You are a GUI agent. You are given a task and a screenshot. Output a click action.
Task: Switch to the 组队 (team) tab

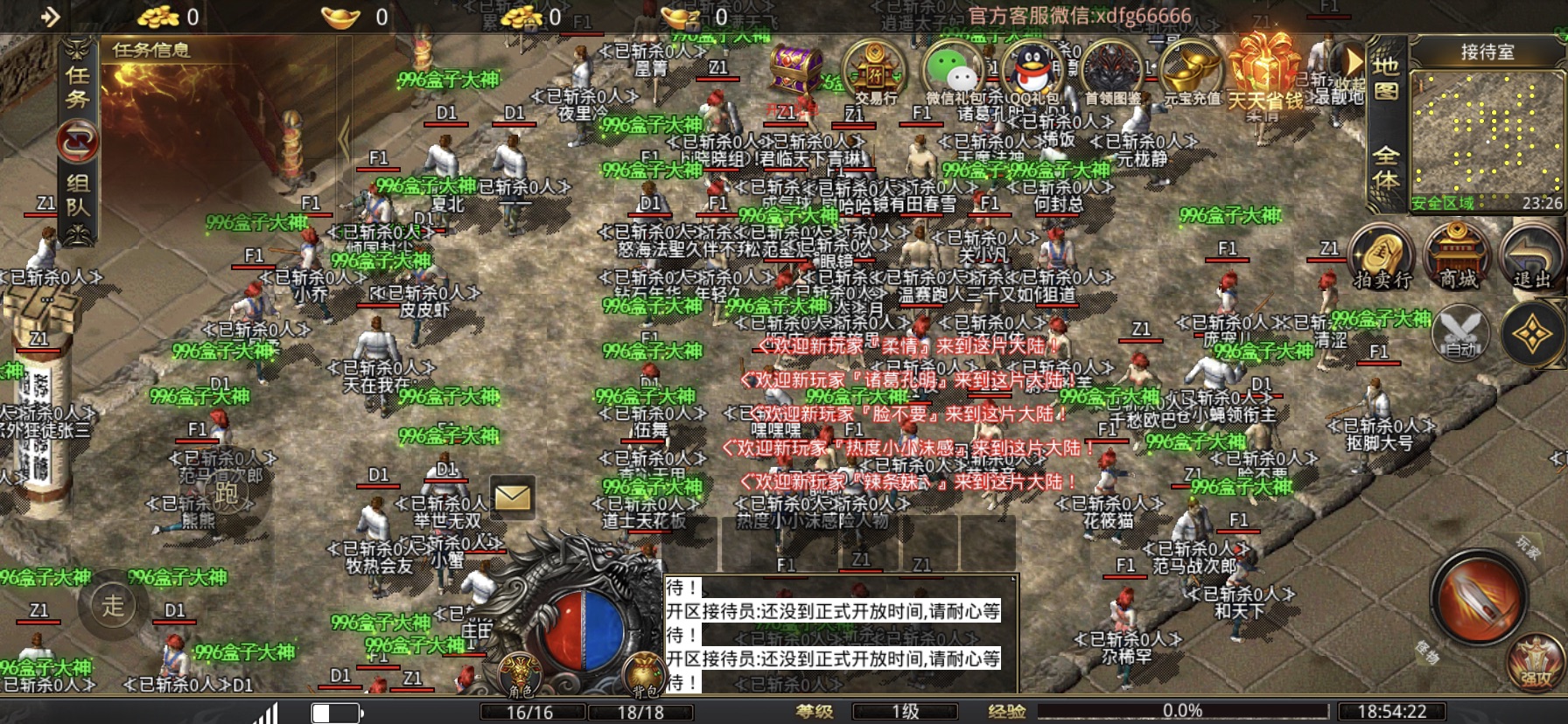78,194
